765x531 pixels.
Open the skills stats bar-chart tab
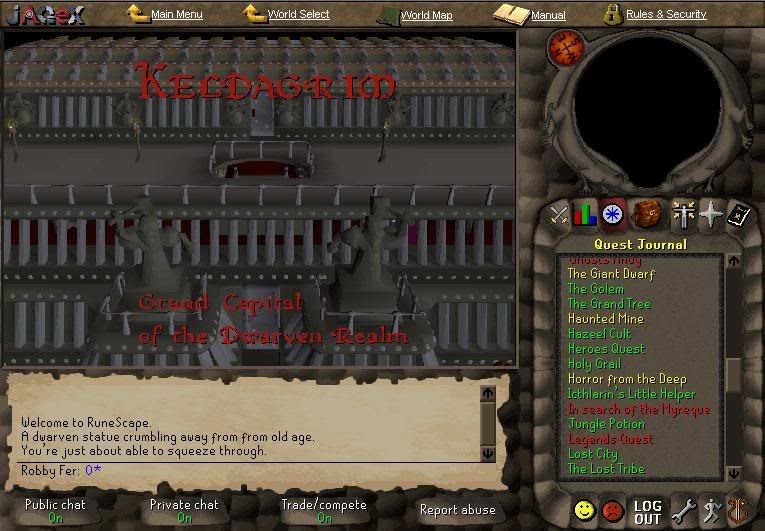click(587, 213)
